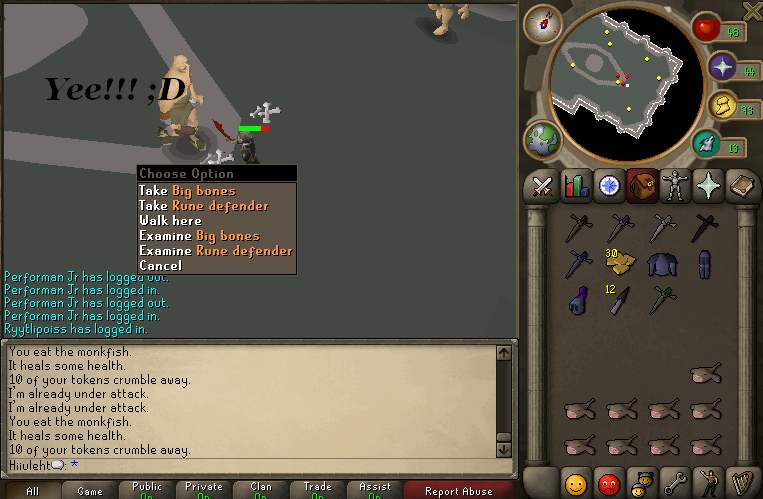
Task: Open the Combat Options crossed-swords tab
Action: click(542, 186)
